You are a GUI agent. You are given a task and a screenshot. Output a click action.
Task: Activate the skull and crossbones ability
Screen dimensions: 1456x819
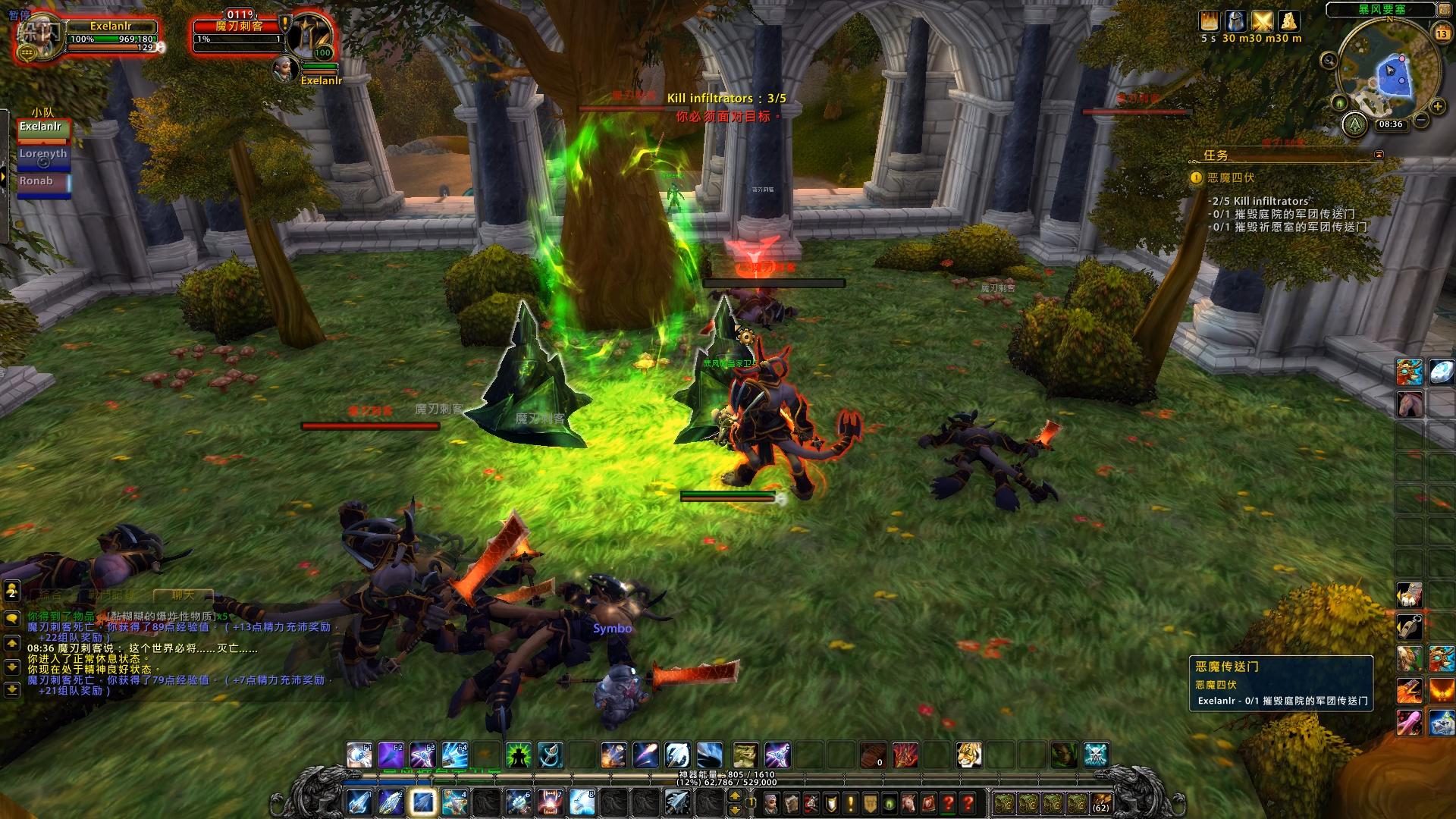[x=1096, y=755]
